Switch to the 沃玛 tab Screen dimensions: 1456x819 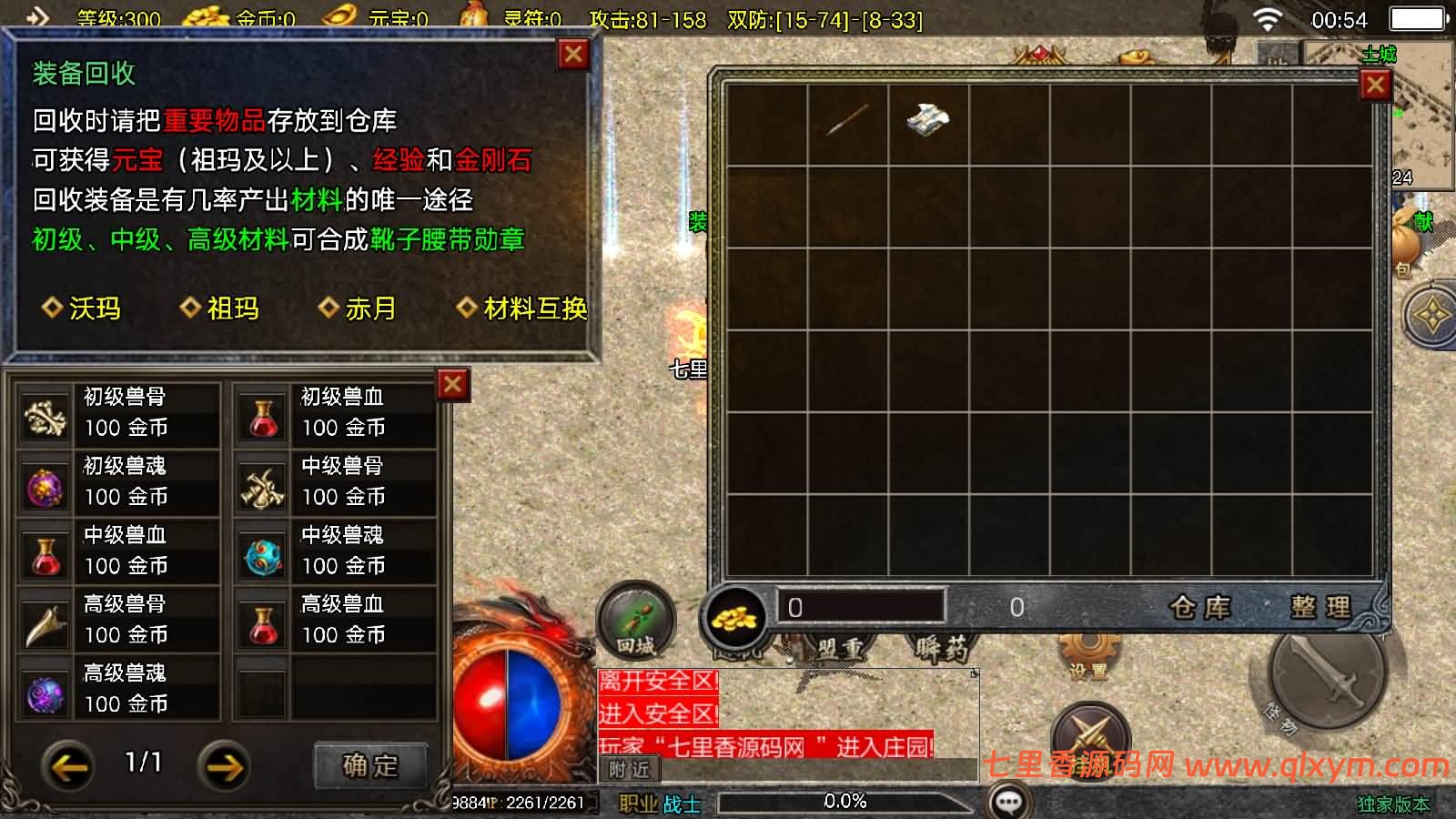pyautogui.click(x=80, y=308)
